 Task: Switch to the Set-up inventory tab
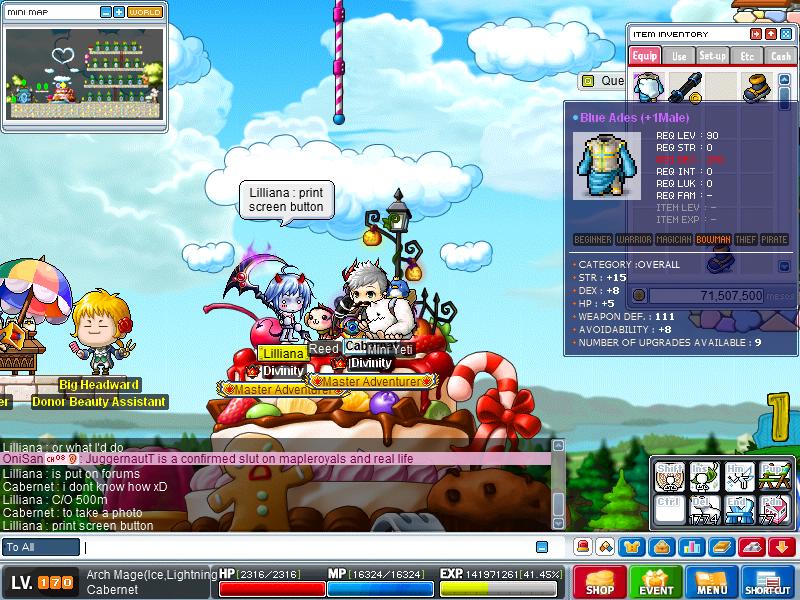[713, 56]
